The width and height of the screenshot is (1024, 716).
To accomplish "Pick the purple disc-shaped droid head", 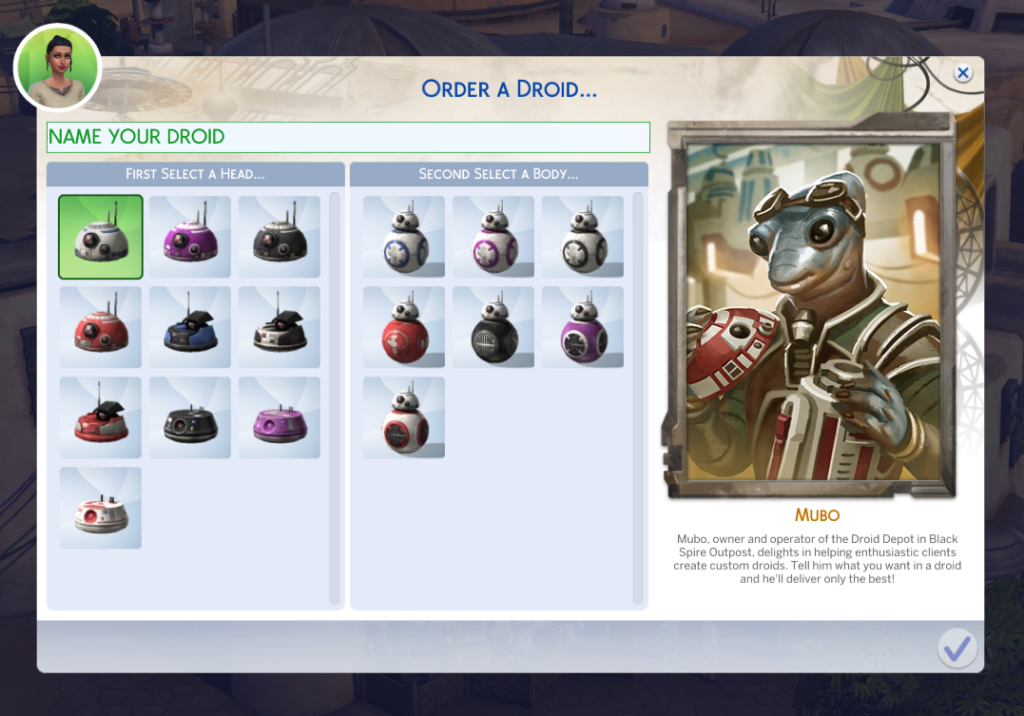I will pyautogui.click(x=279, y=417).
